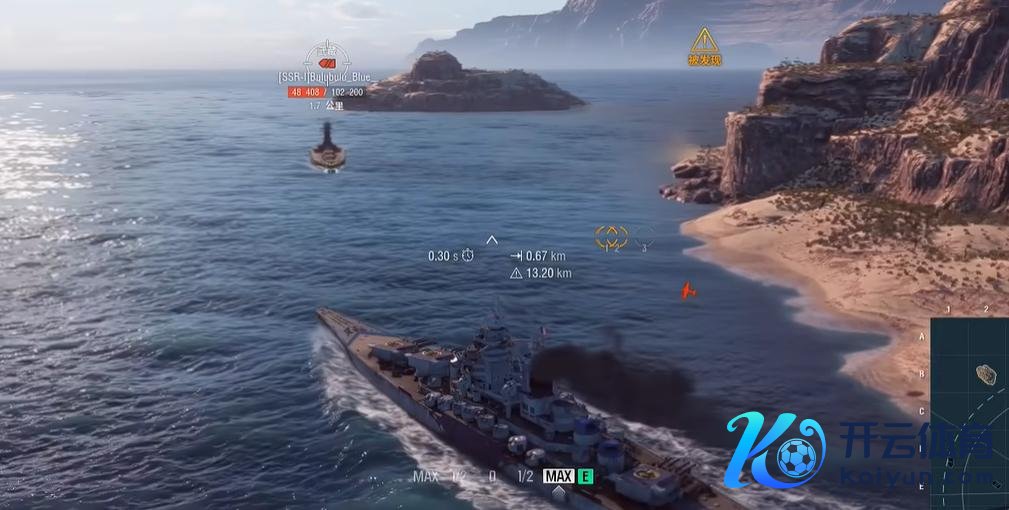Select the orange highlighted aiming reticle icon
Viewport: 1009px width, 510px height.
point(611,236)
